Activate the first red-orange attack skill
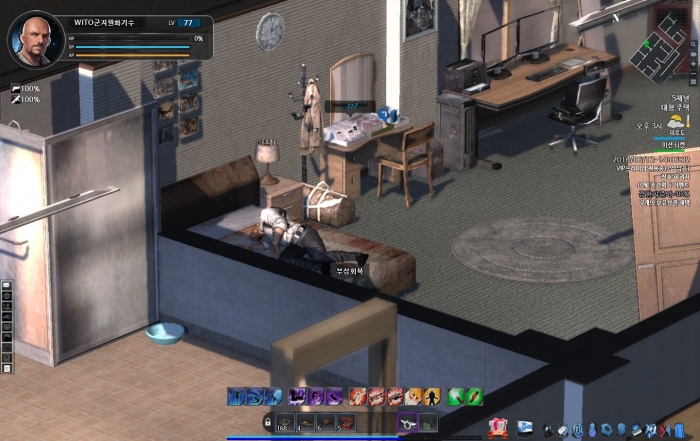The width and height of the screenshot is (700, 441). click(358, 397)
